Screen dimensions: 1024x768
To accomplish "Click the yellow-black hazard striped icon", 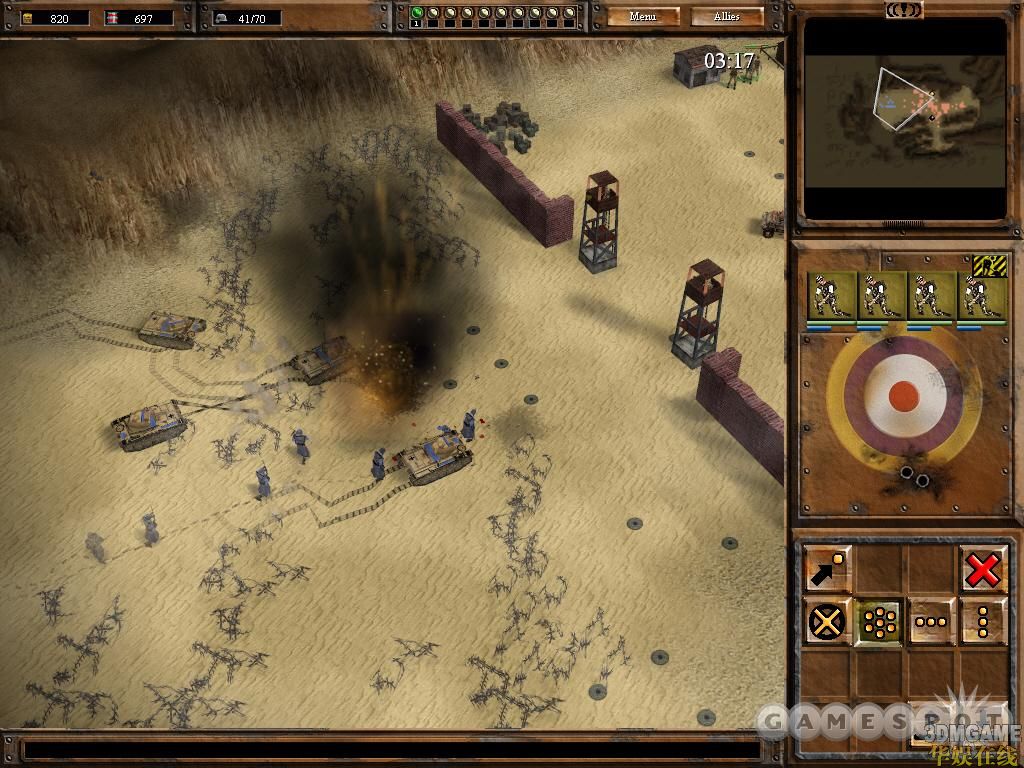I will (x=989, y=266).
